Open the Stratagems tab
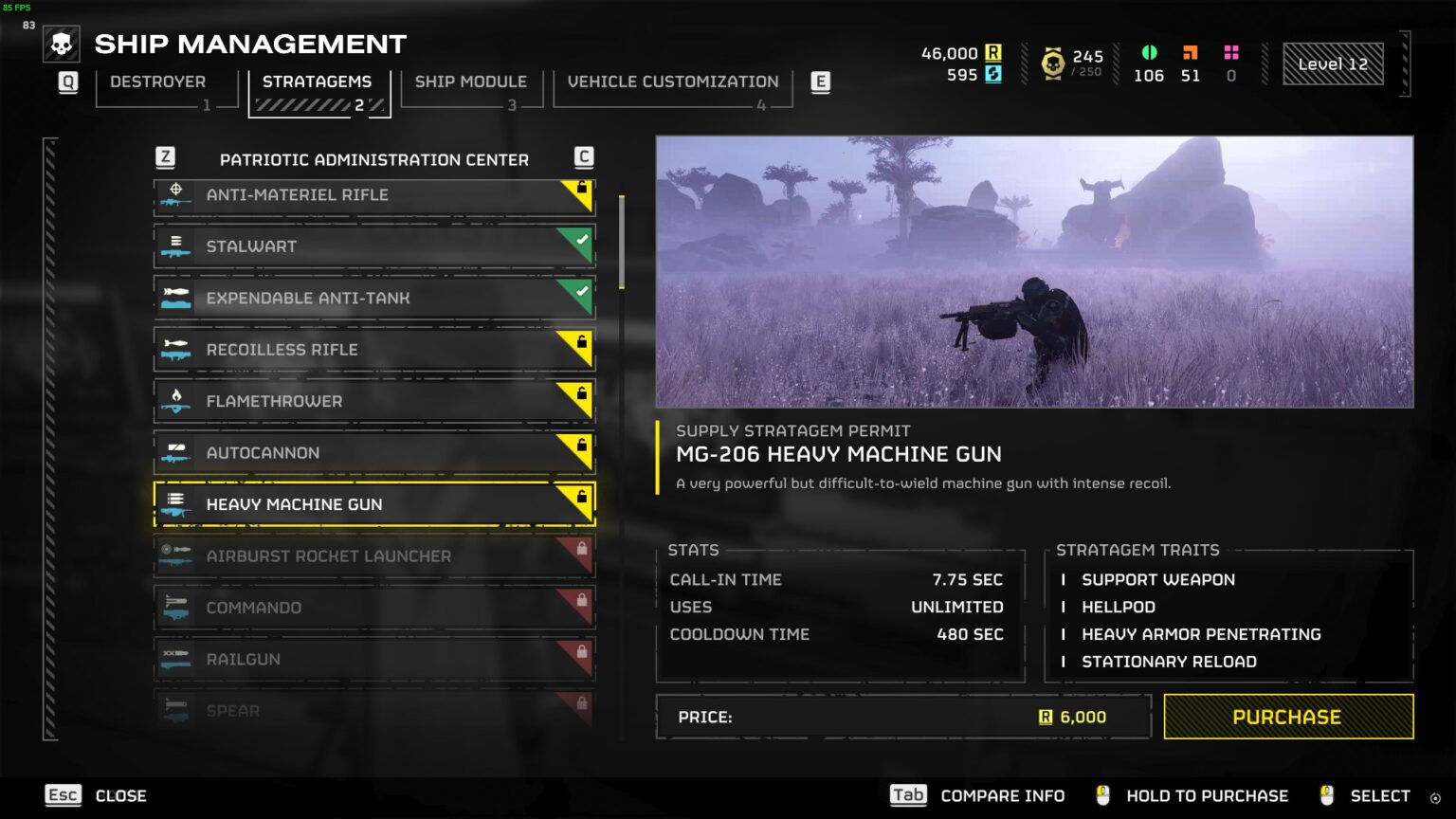This screenshot has height=819, width=1456. [x=318, y=82]
